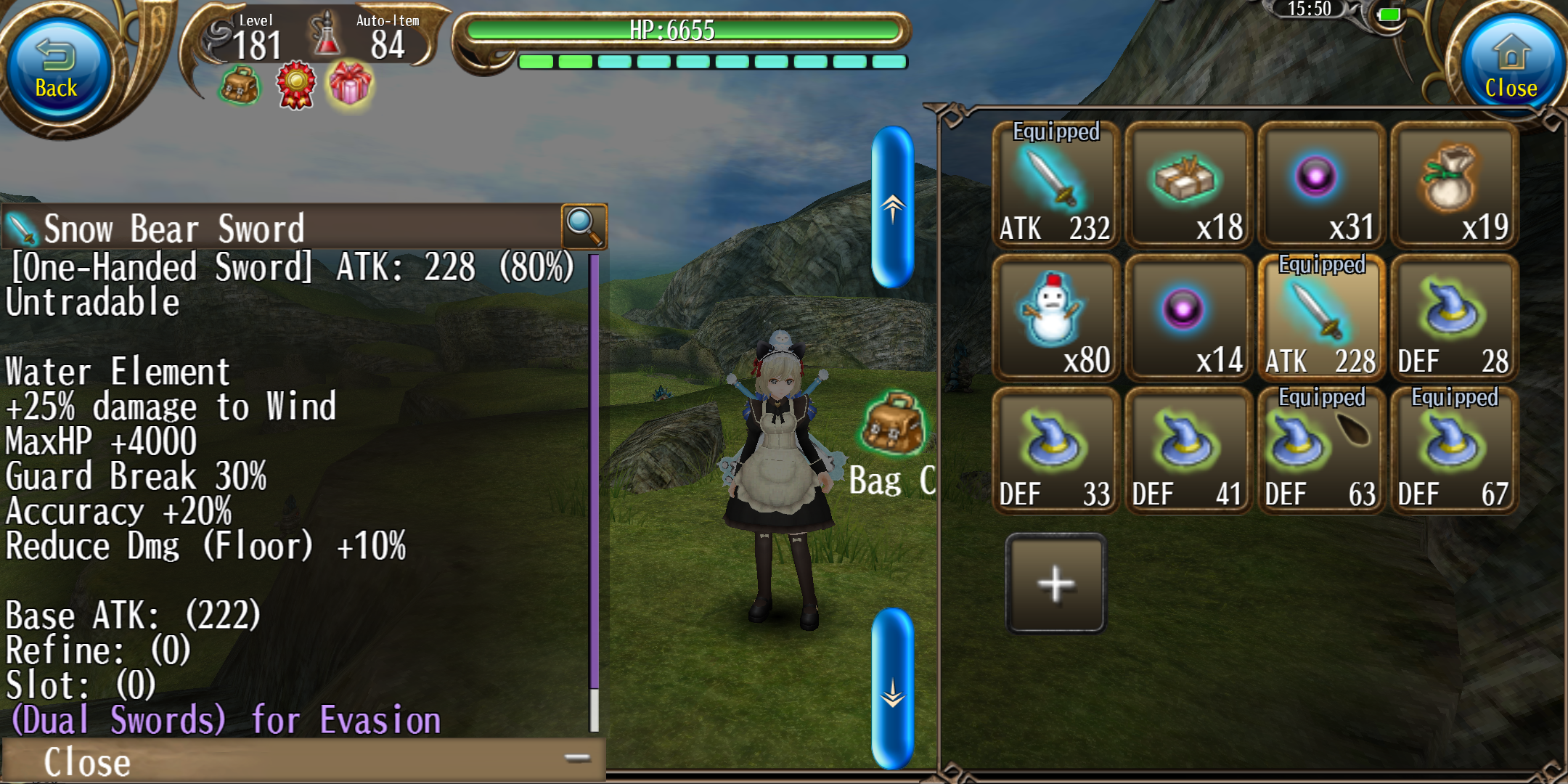Viewport: 1568px width, 784px height.
Task: Close the Snow Bear Sword details panel
Action: (x=303, y=761)
